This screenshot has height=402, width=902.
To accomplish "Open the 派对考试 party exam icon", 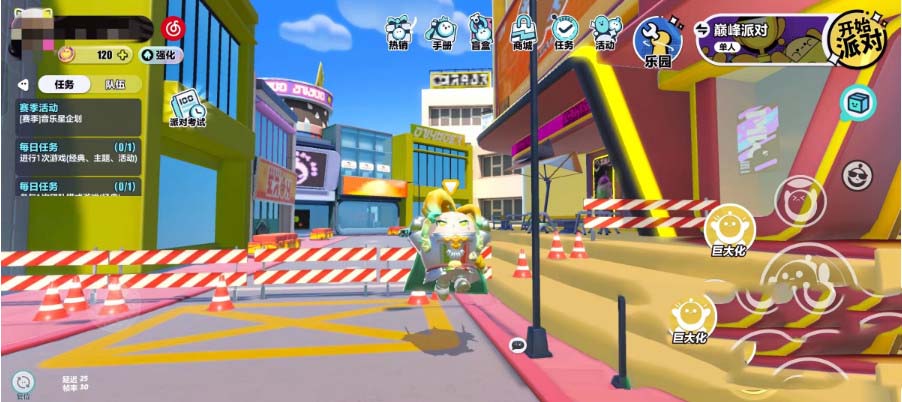I will pos(187,109).
